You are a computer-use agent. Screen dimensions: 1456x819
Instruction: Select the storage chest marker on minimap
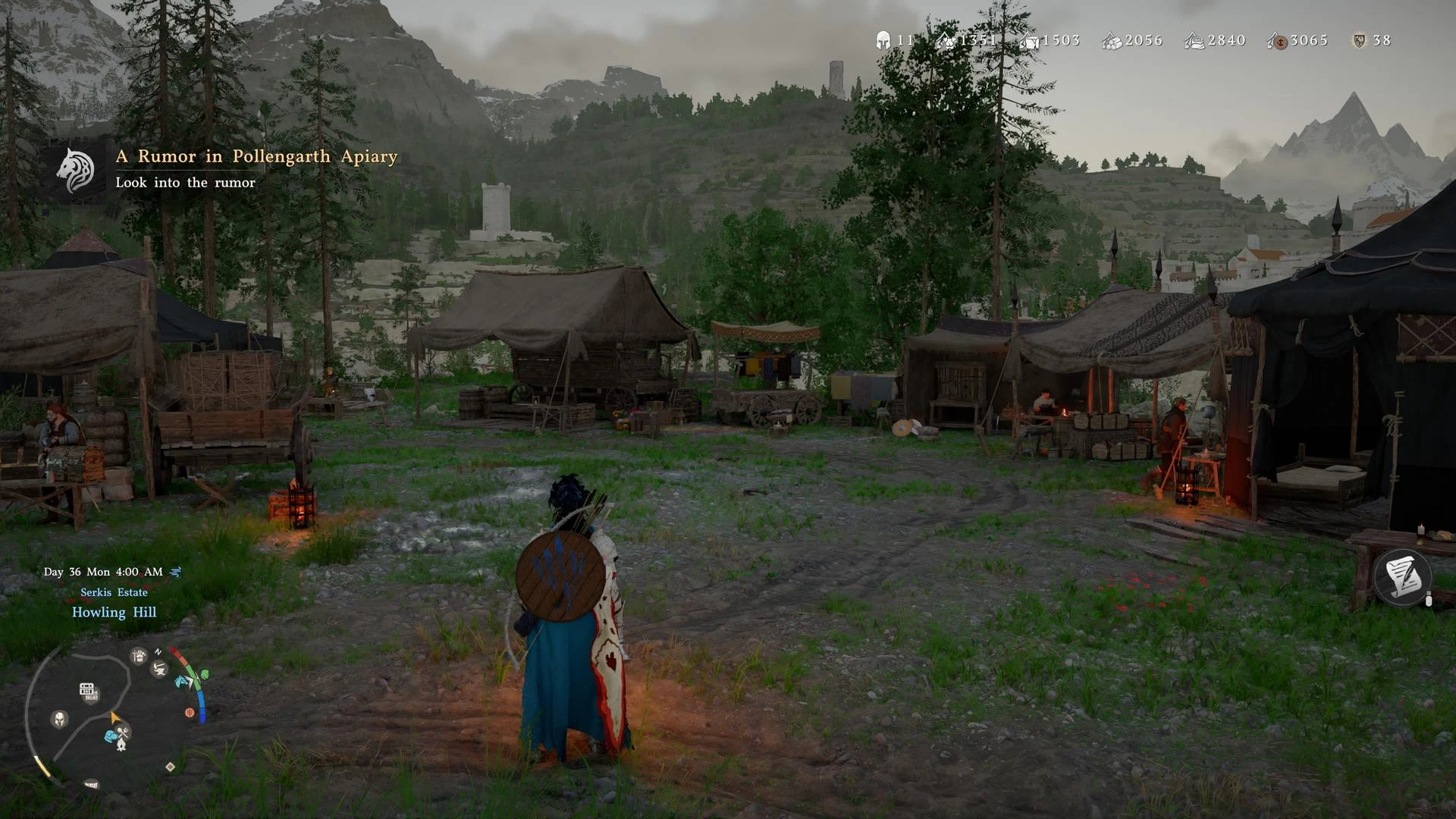pos(87,689)
